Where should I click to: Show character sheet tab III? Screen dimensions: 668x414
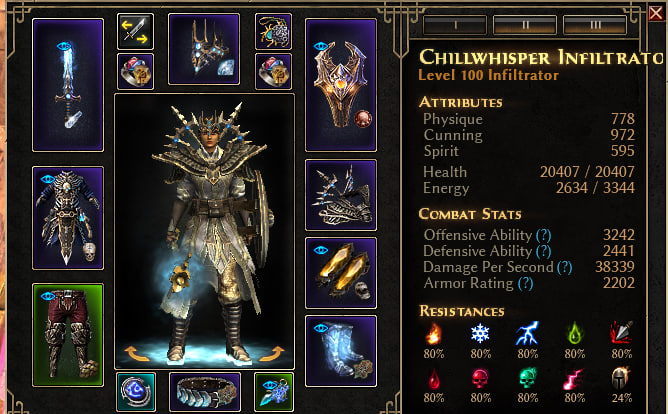coord(595,24)
